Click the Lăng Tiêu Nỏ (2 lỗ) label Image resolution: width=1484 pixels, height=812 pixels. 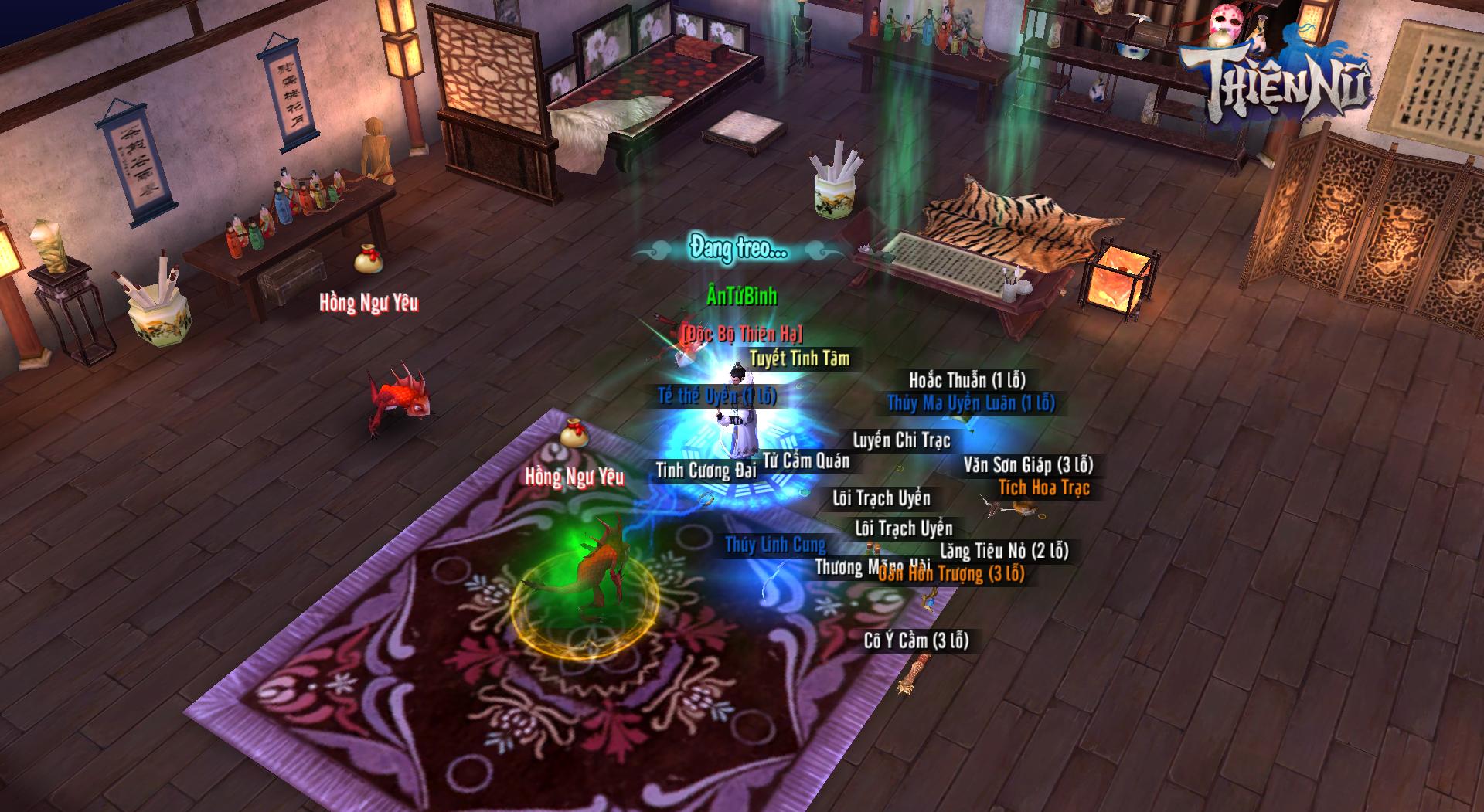coord(1004,551)
